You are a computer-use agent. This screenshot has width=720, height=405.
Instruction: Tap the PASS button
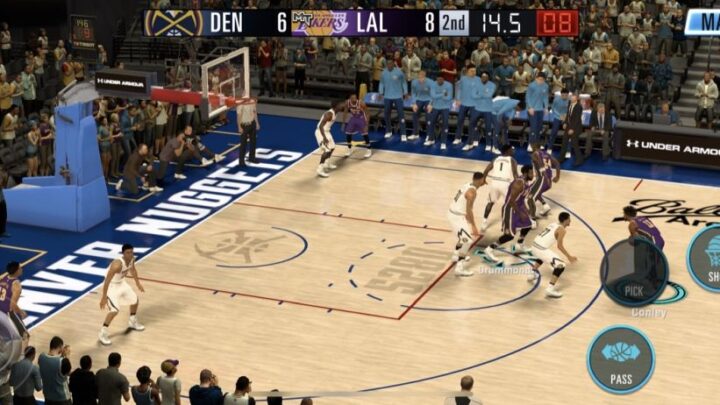tap(620, 359)
